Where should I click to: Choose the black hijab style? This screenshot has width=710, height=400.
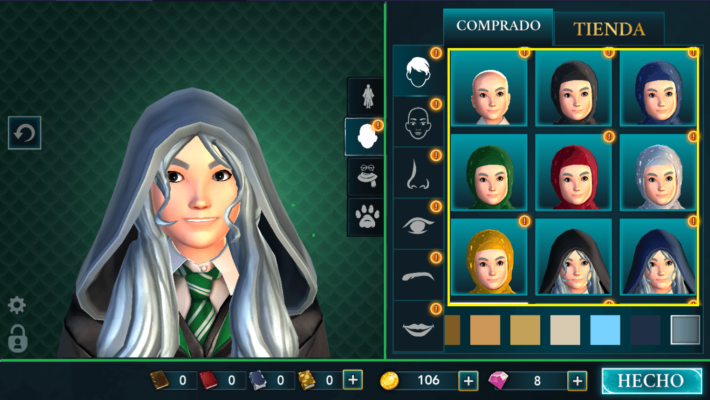click(x=573, y=88)
